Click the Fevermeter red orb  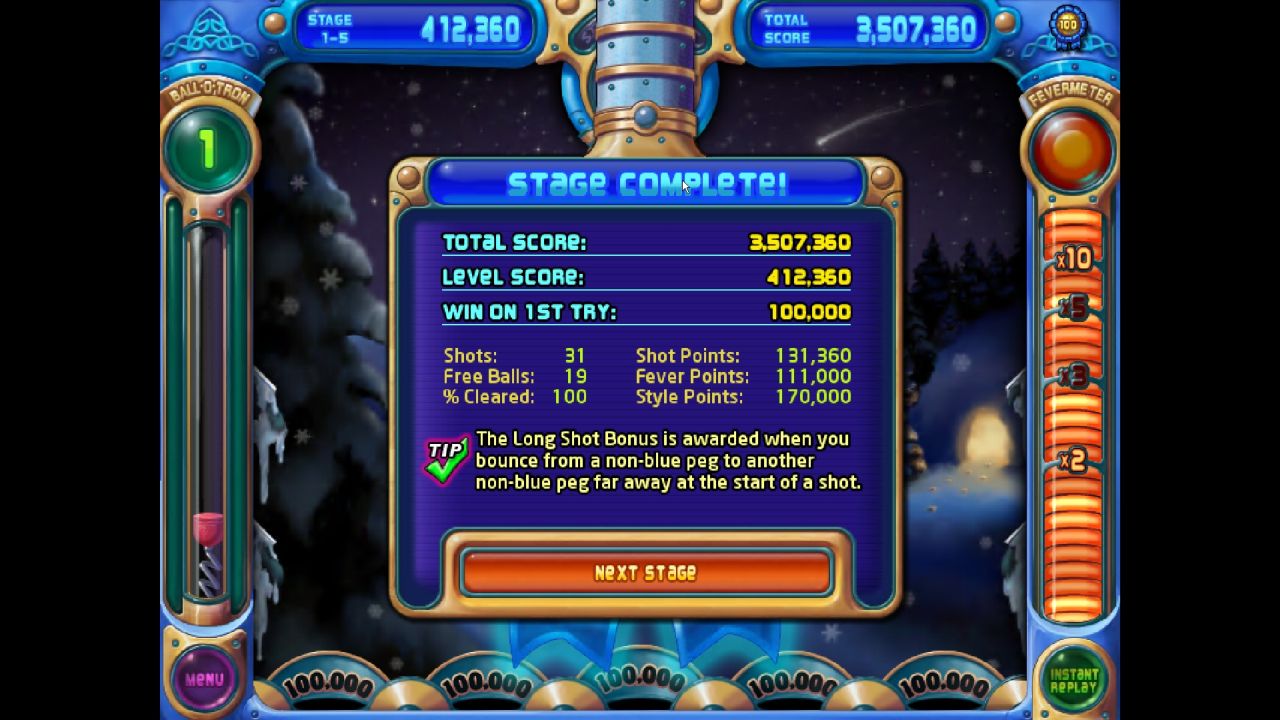pos(1071,148)
